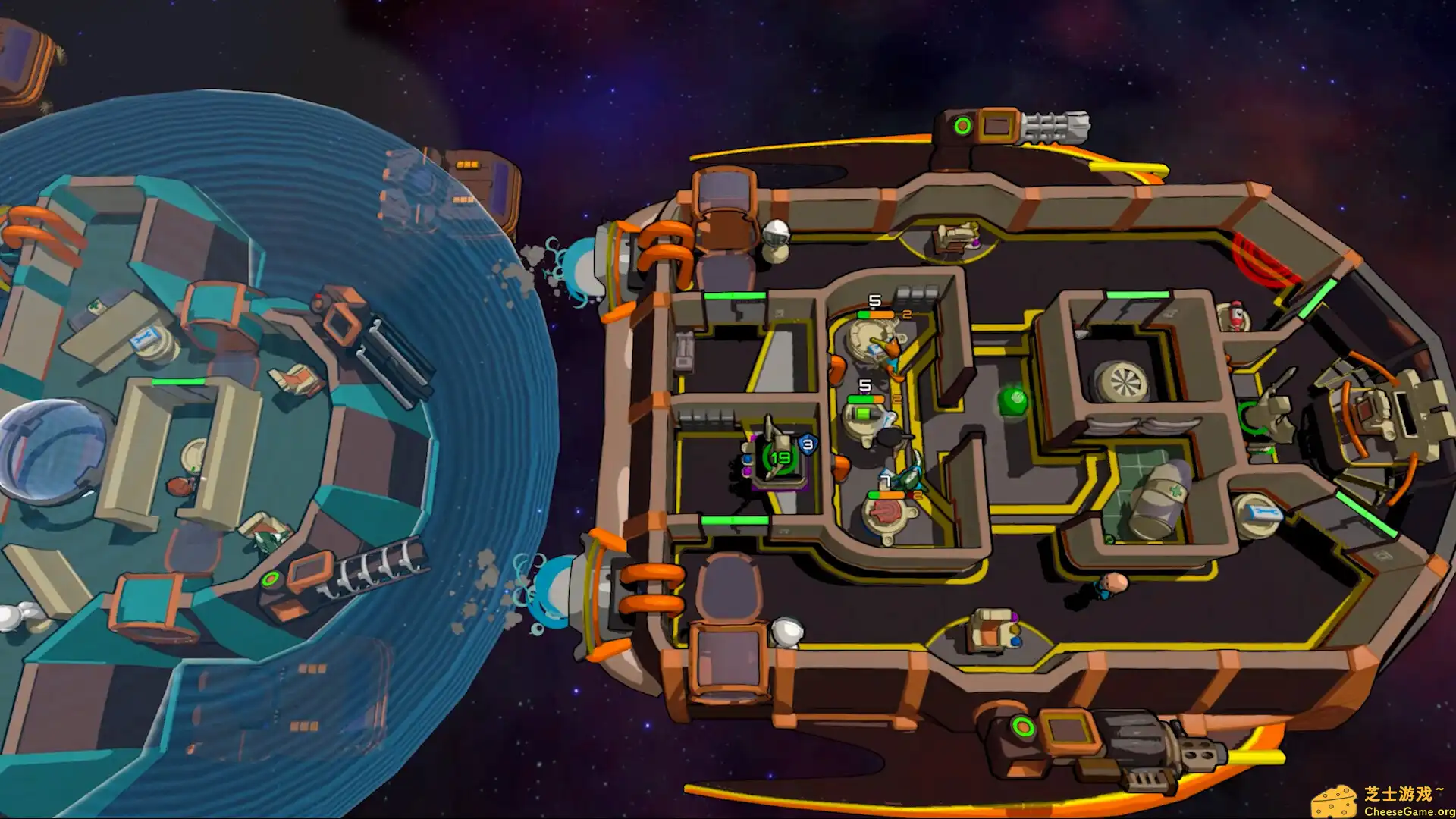Select the bald crew member walking near the bottom corridor

1115,584
